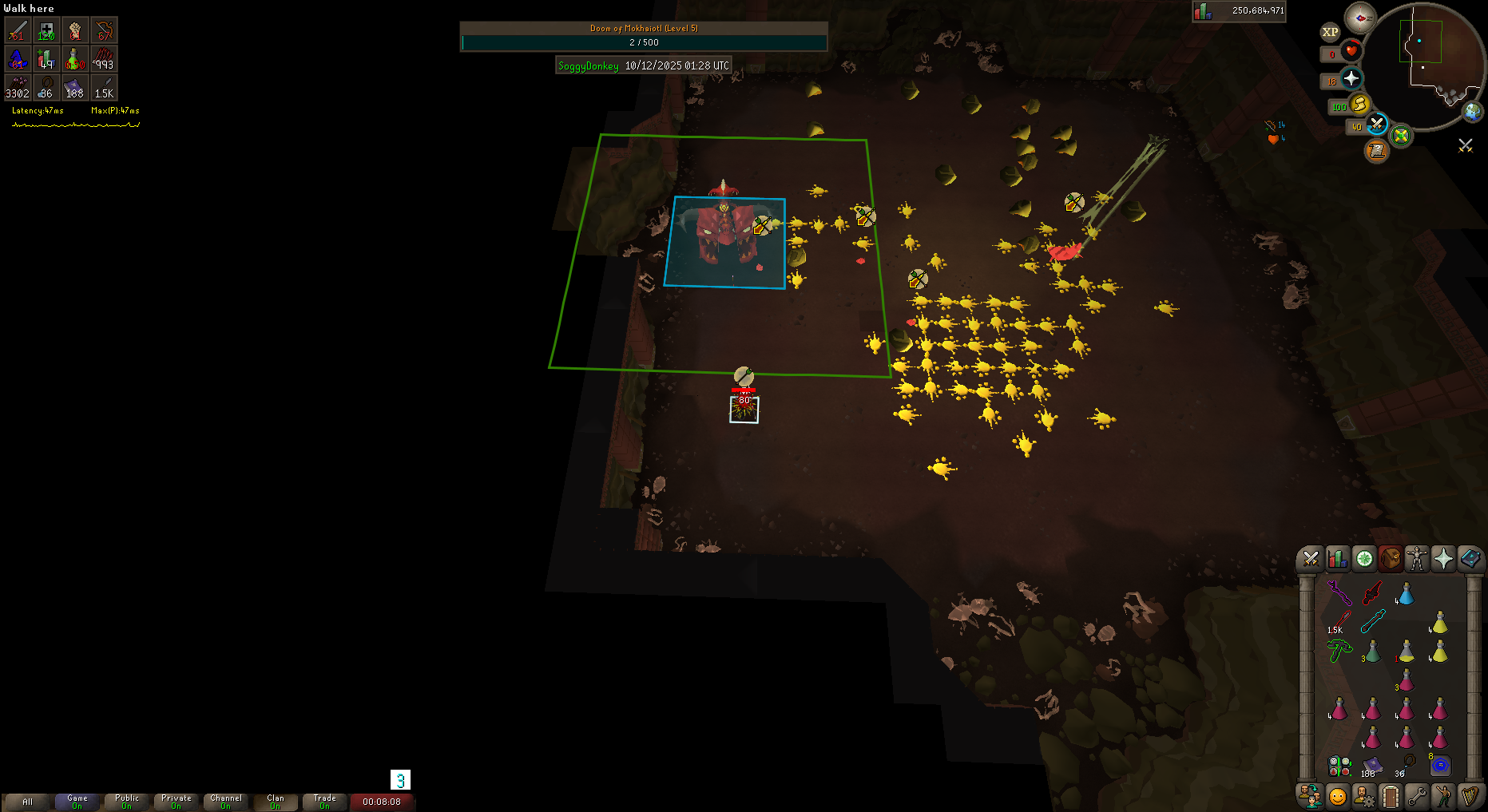Image resolution: width=1488 pixels, height=812 pixels.
Task: Open the Quest list tab
Action: (x=1364, y=559)
